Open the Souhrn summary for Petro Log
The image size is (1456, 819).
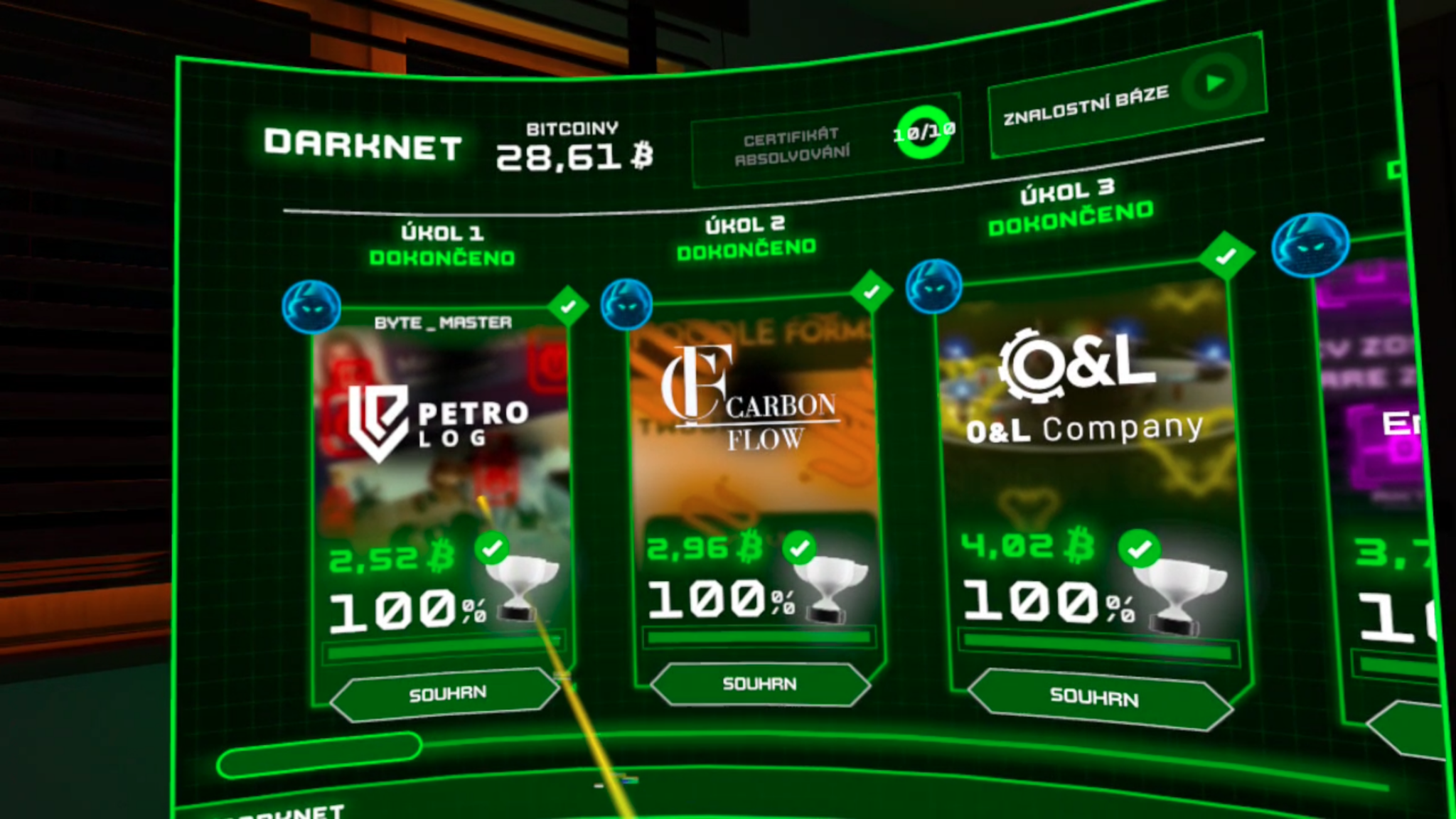tap(446, 693)
